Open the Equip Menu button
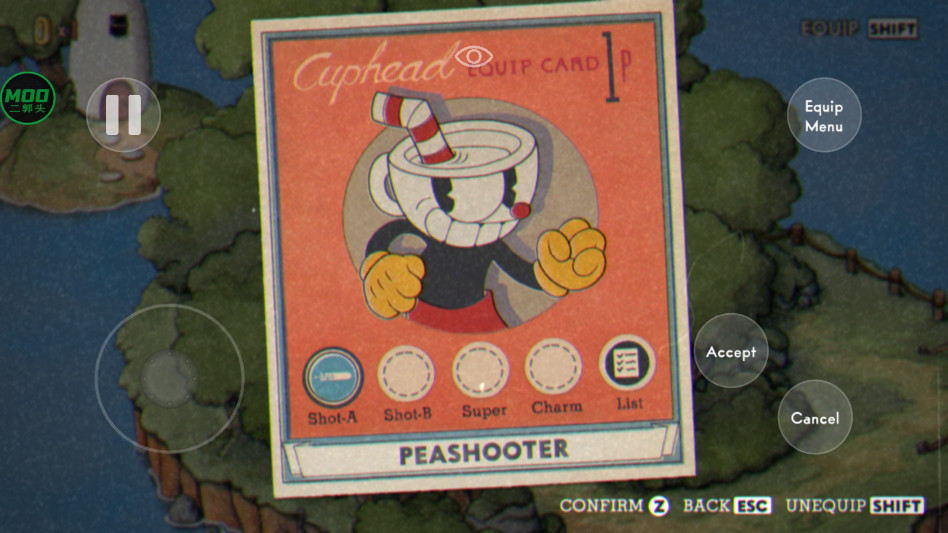 tap(824, 115)
